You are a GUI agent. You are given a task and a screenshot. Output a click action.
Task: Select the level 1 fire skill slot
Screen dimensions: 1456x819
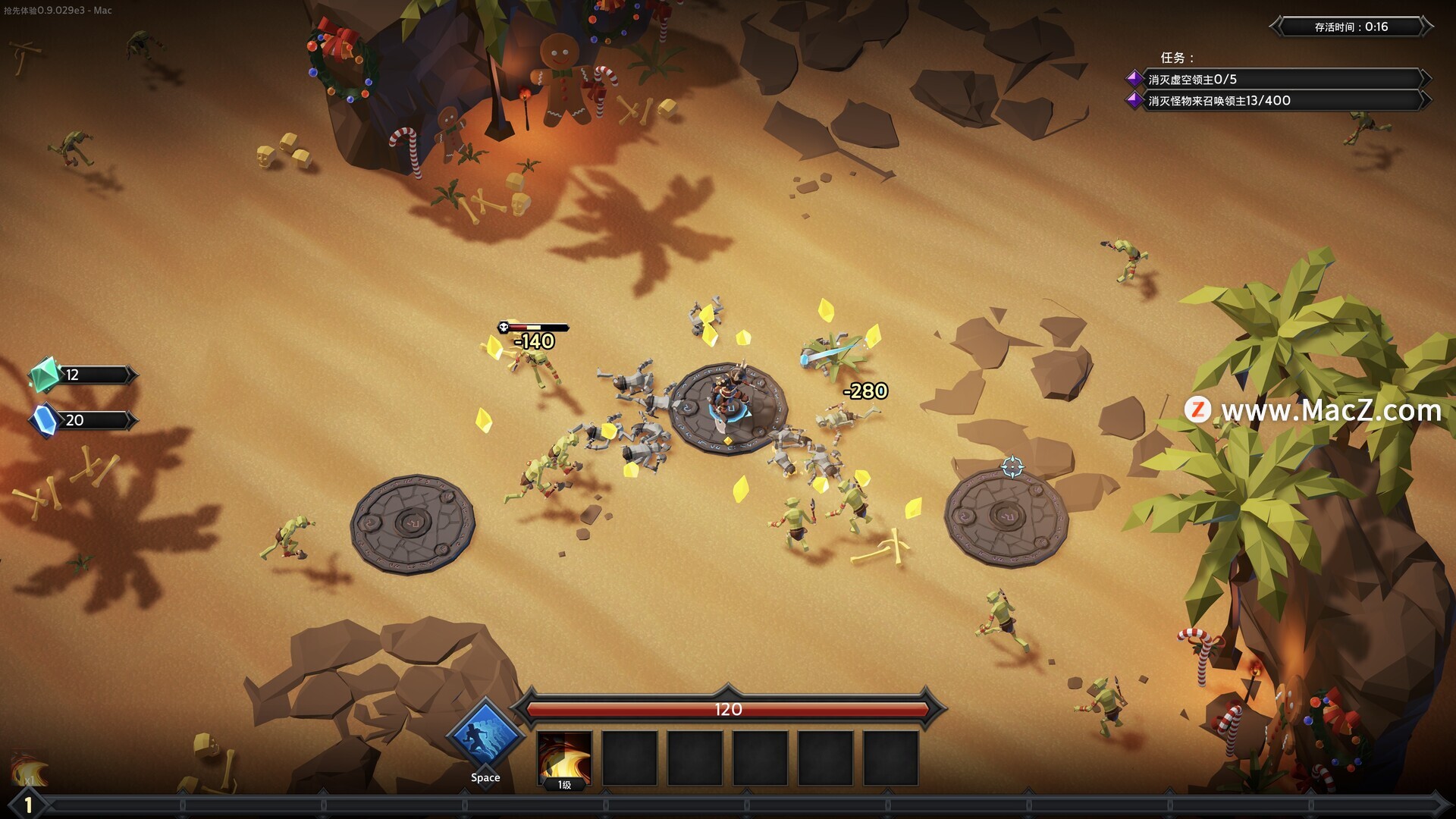tap(564, 758)
